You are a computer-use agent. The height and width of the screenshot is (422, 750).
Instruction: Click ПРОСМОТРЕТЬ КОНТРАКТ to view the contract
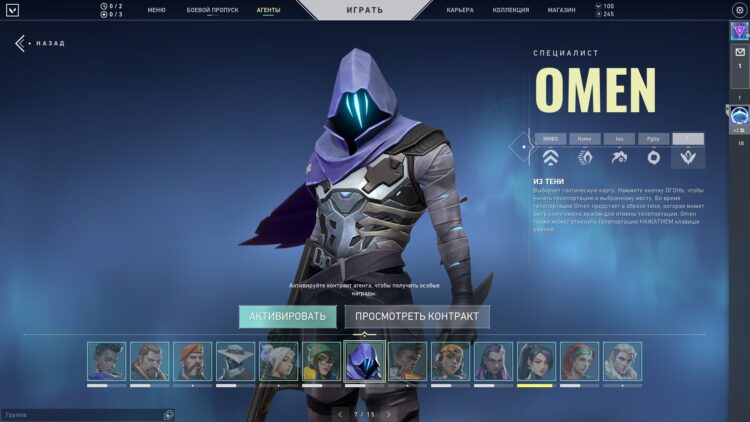[417, 317]
